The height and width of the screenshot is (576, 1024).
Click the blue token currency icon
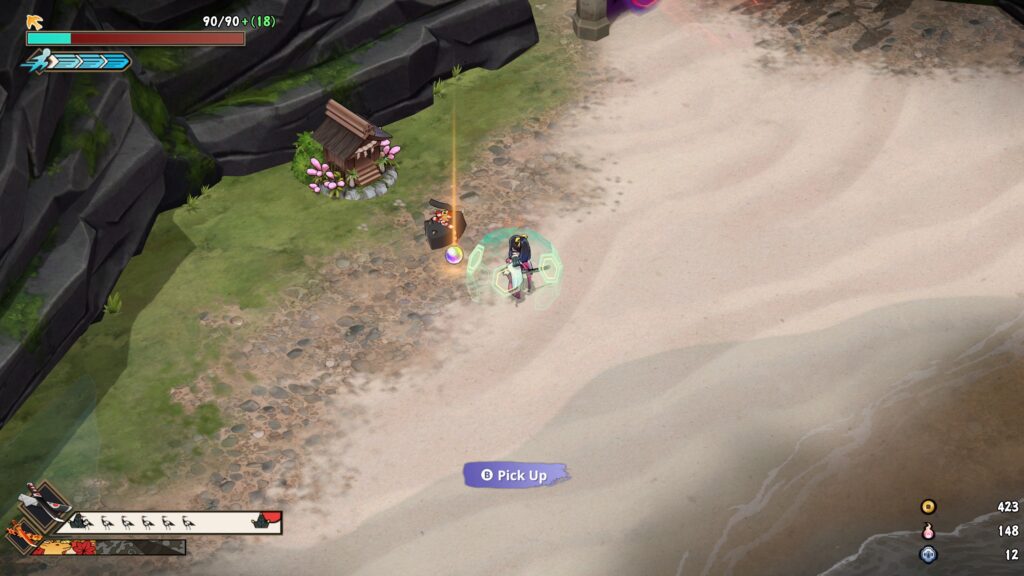coord(928,554)
